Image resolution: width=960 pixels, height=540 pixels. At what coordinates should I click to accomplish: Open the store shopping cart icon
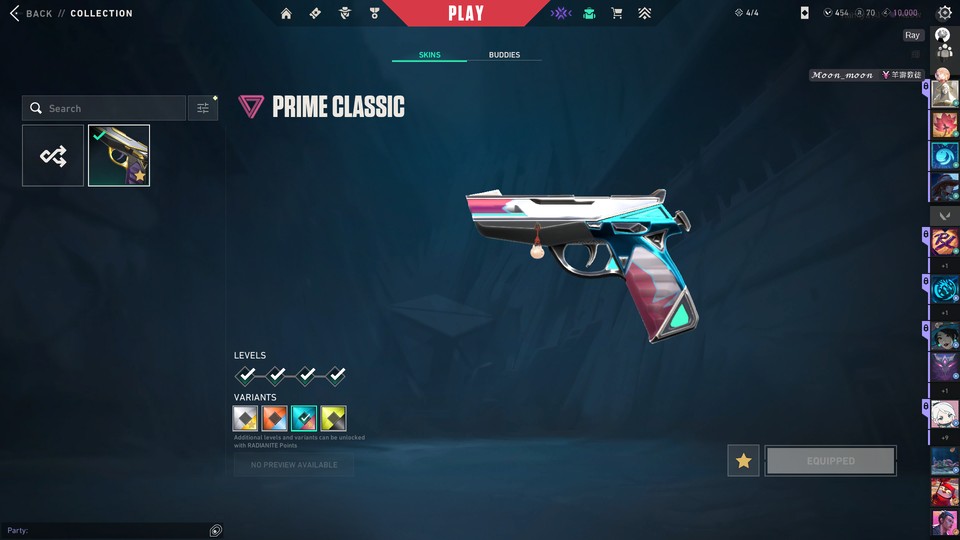pos(617,13)
